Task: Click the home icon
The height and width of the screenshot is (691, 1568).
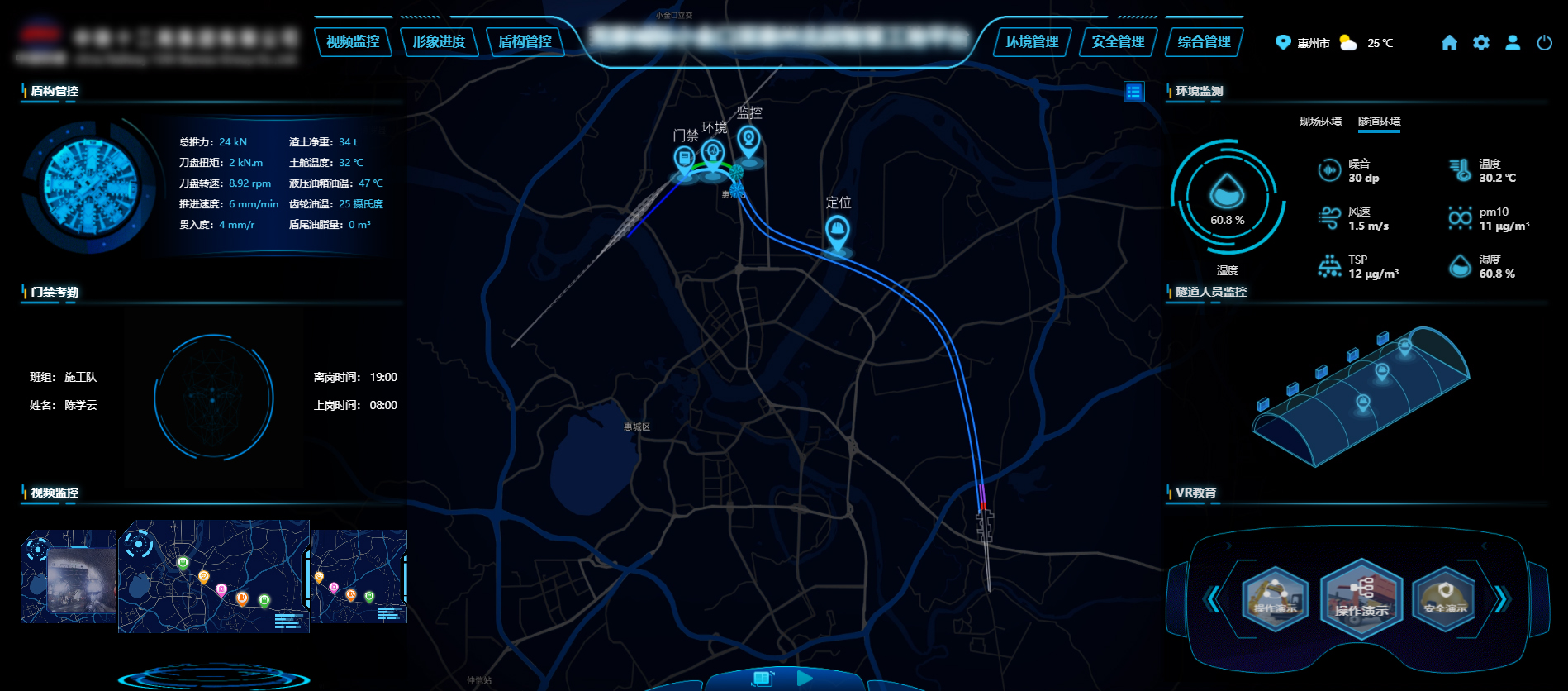Action: (x=1449, y=43)
